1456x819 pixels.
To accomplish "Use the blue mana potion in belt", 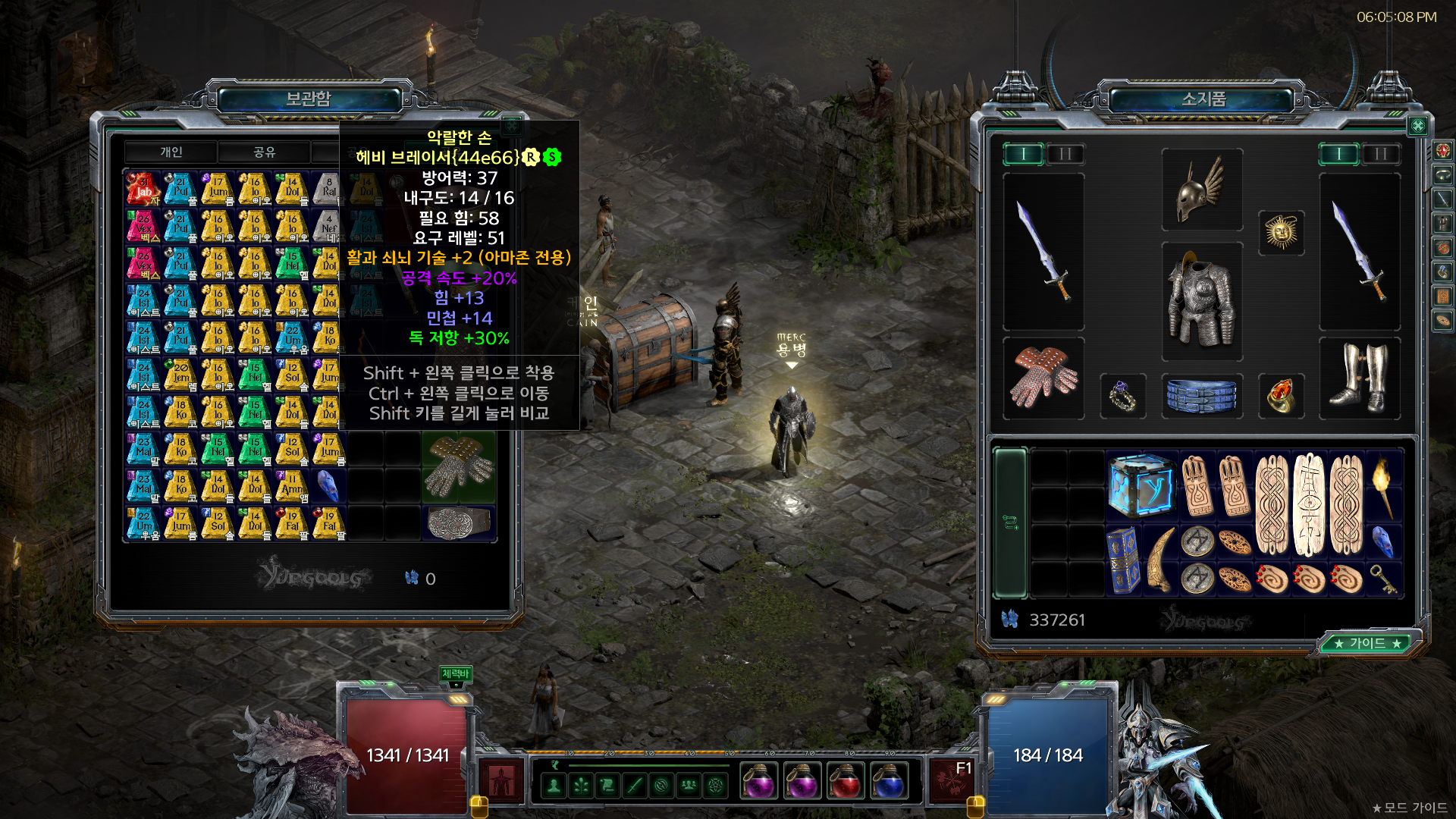I will click(x=888, y=781).
